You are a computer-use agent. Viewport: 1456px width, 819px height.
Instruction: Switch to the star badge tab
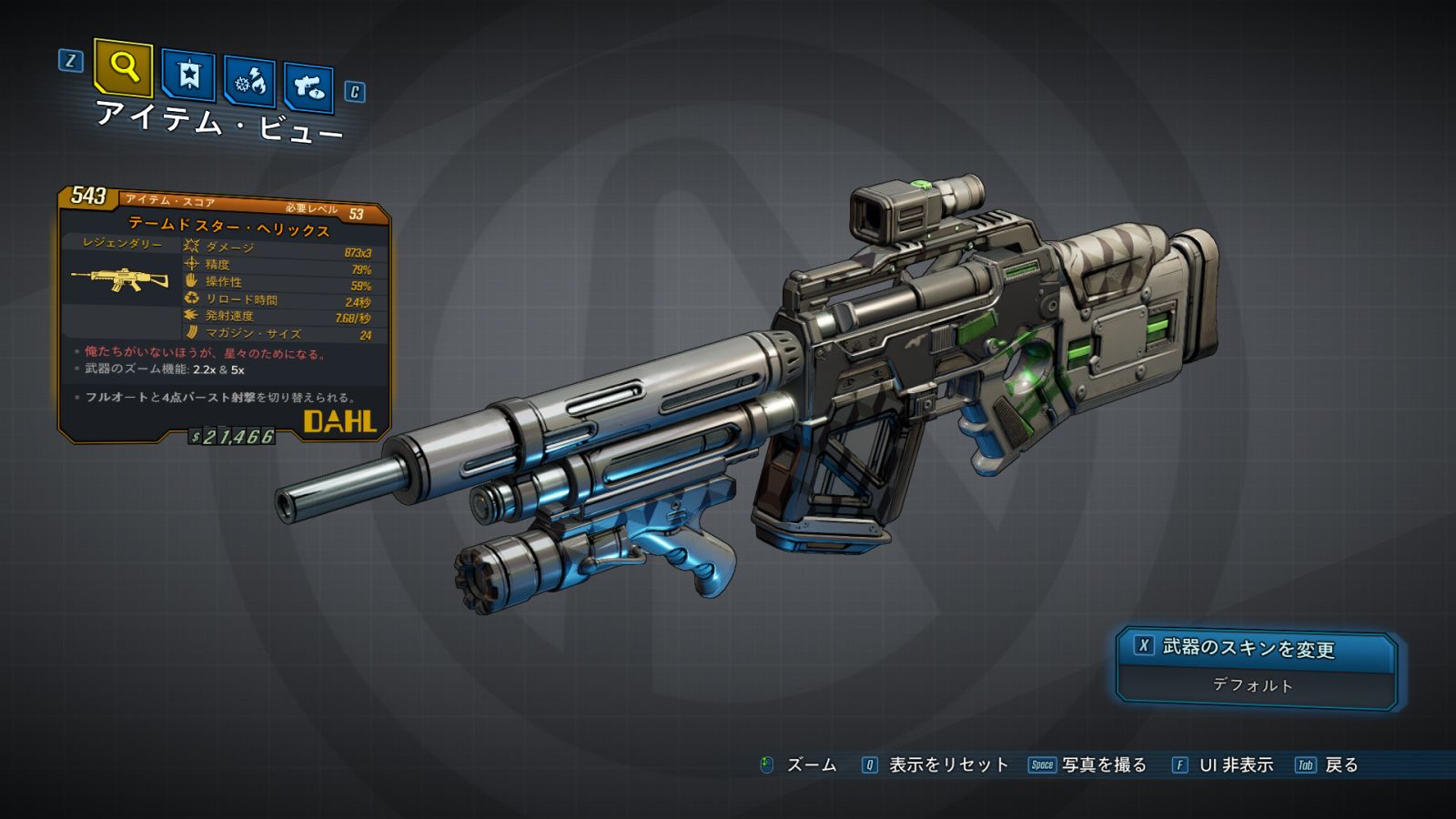(x=188, y=76)
